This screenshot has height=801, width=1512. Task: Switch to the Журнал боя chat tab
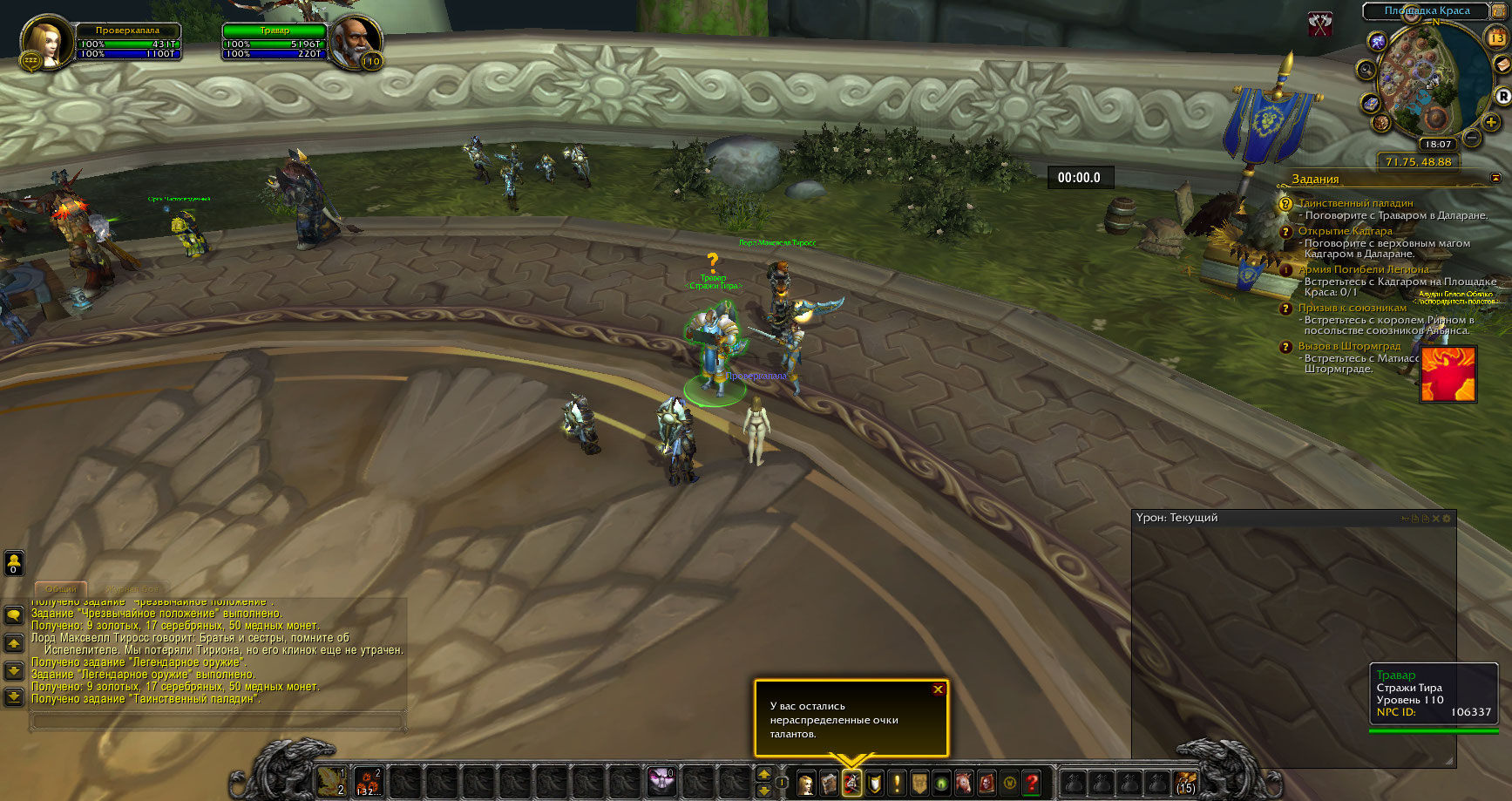132,589
